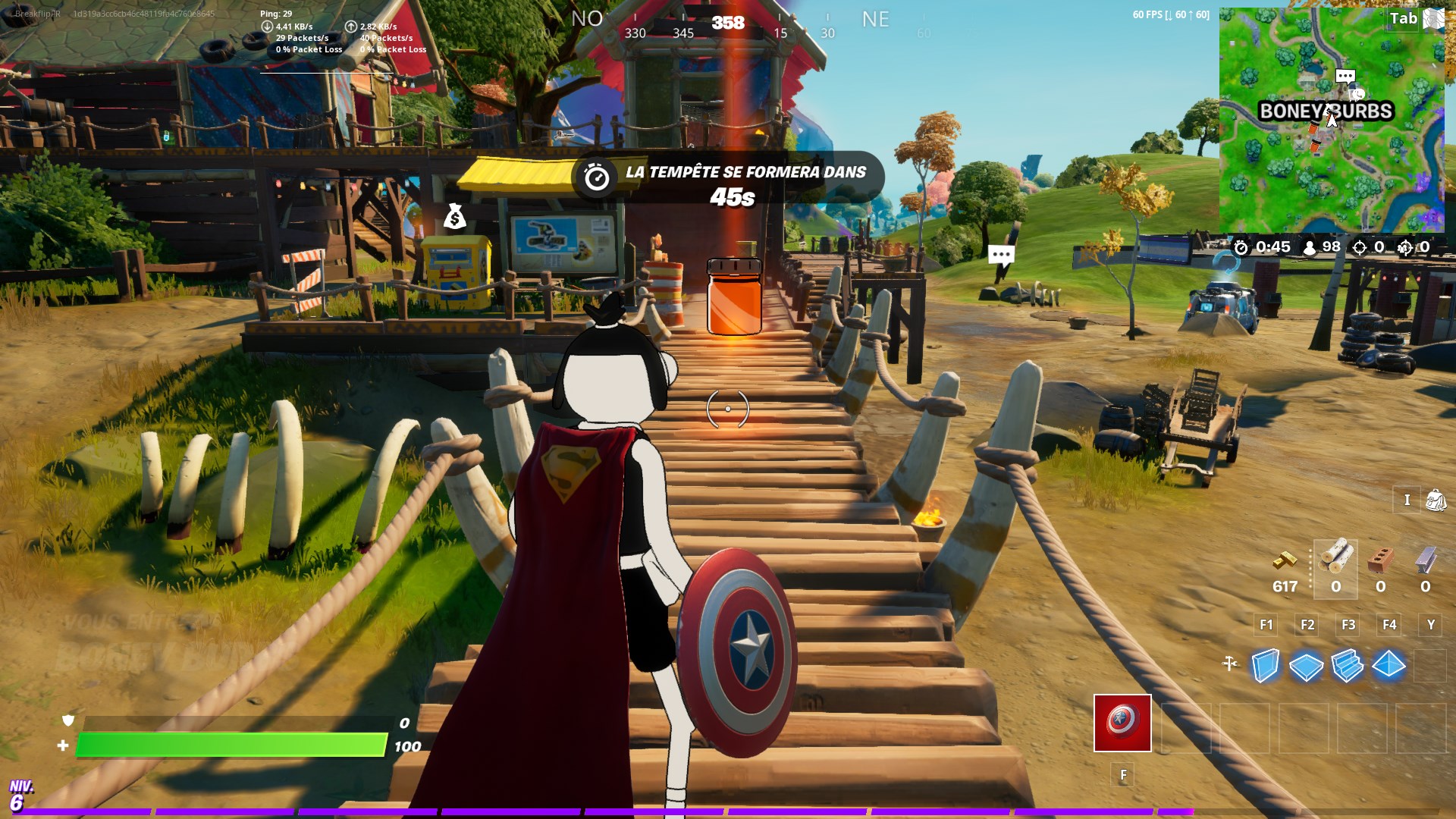This screenshot has width=1456, height=819.
Task: Select Captain America's shield in the hotbar
Action: click(x=1122, y=723)
